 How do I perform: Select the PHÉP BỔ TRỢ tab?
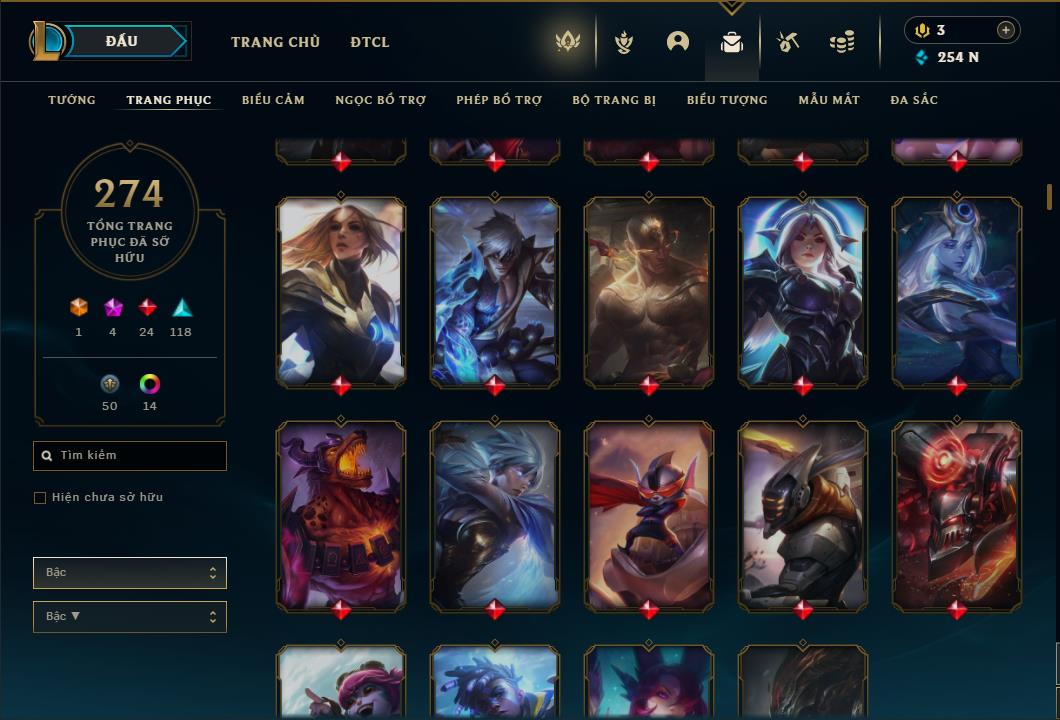tap(499, 100)
